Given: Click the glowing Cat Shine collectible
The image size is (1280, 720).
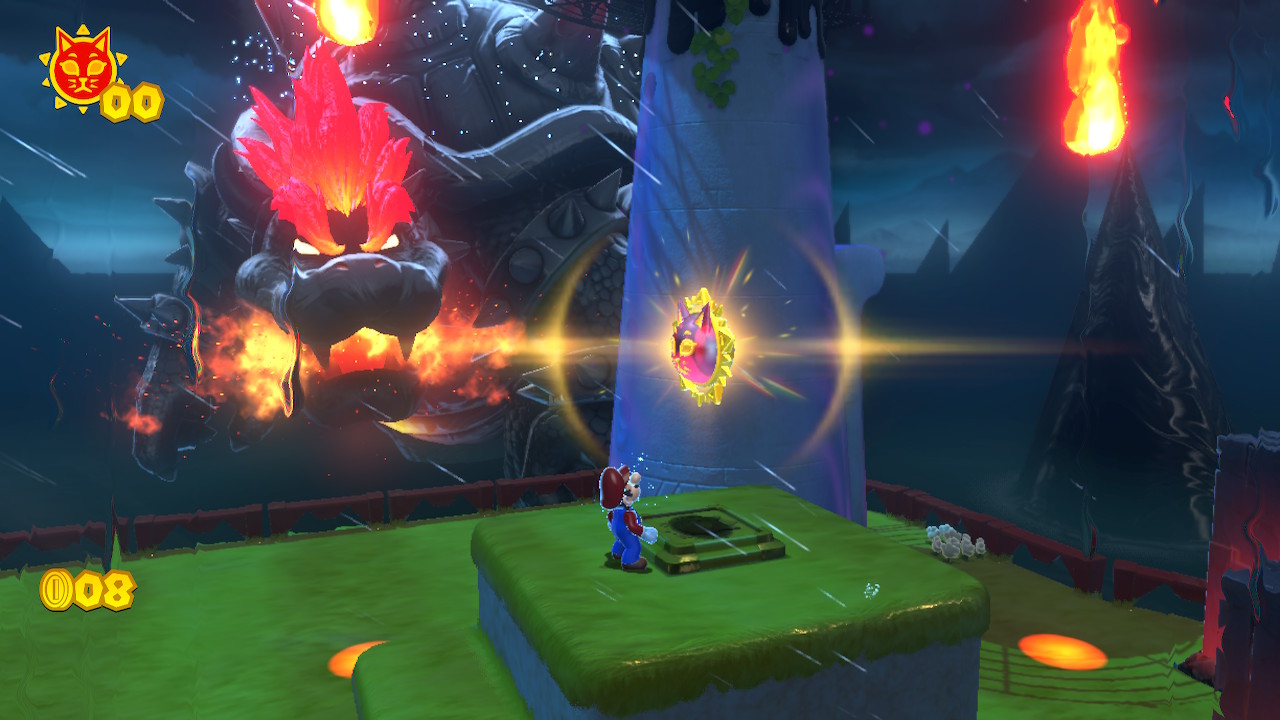Looking at the screenshot, I should (x=705, y=345).
